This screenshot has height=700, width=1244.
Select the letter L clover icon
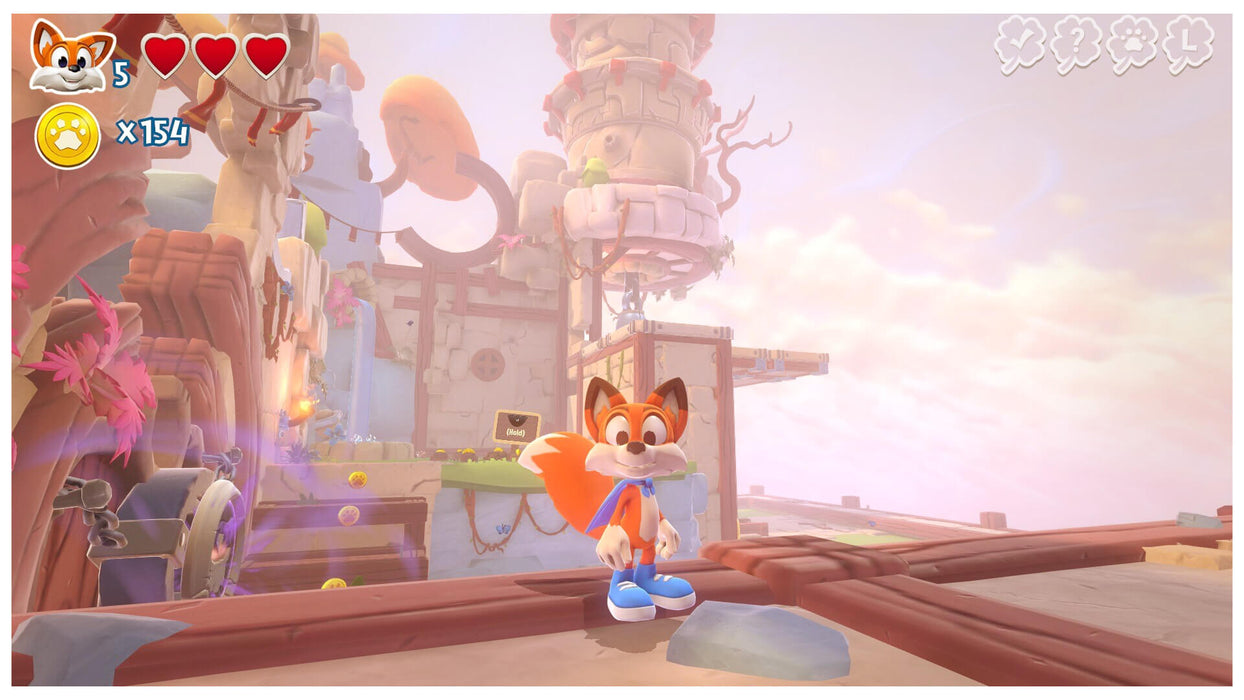tap(1189, 45)
